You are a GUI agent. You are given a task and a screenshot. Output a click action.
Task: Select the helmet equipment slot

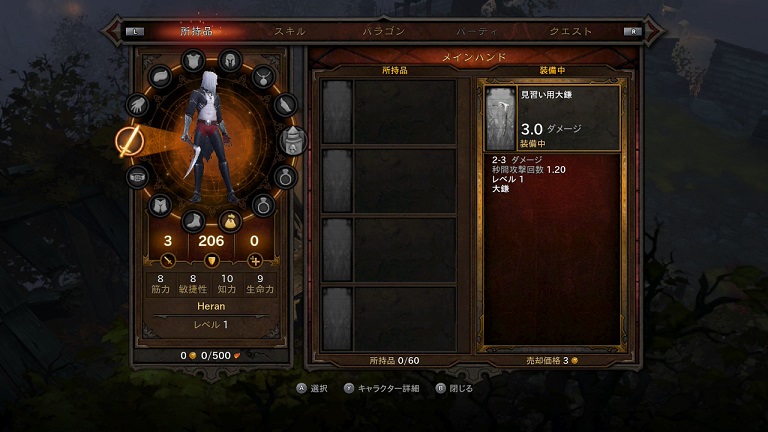coord(229,61)
